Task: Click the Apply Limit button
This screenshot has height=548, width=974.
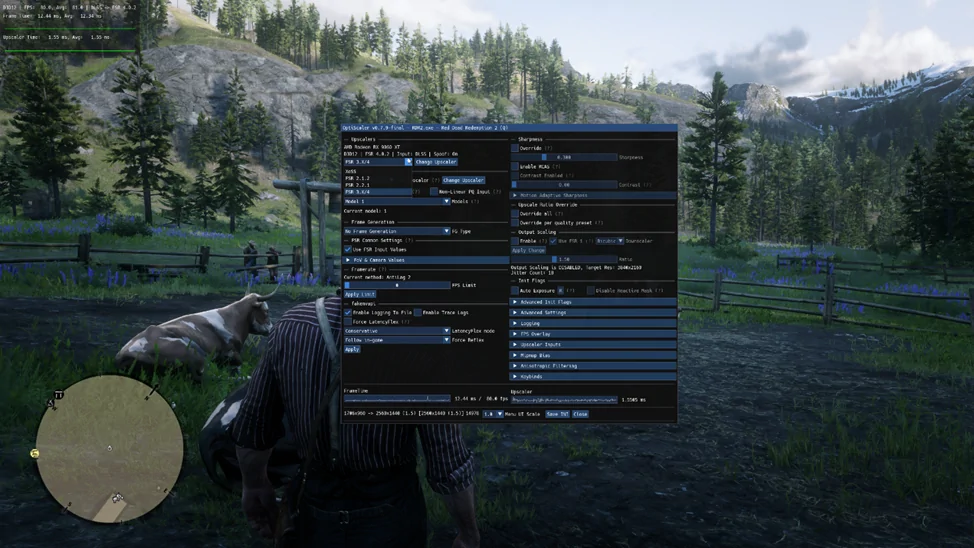Action: click(x=359, y=295)
